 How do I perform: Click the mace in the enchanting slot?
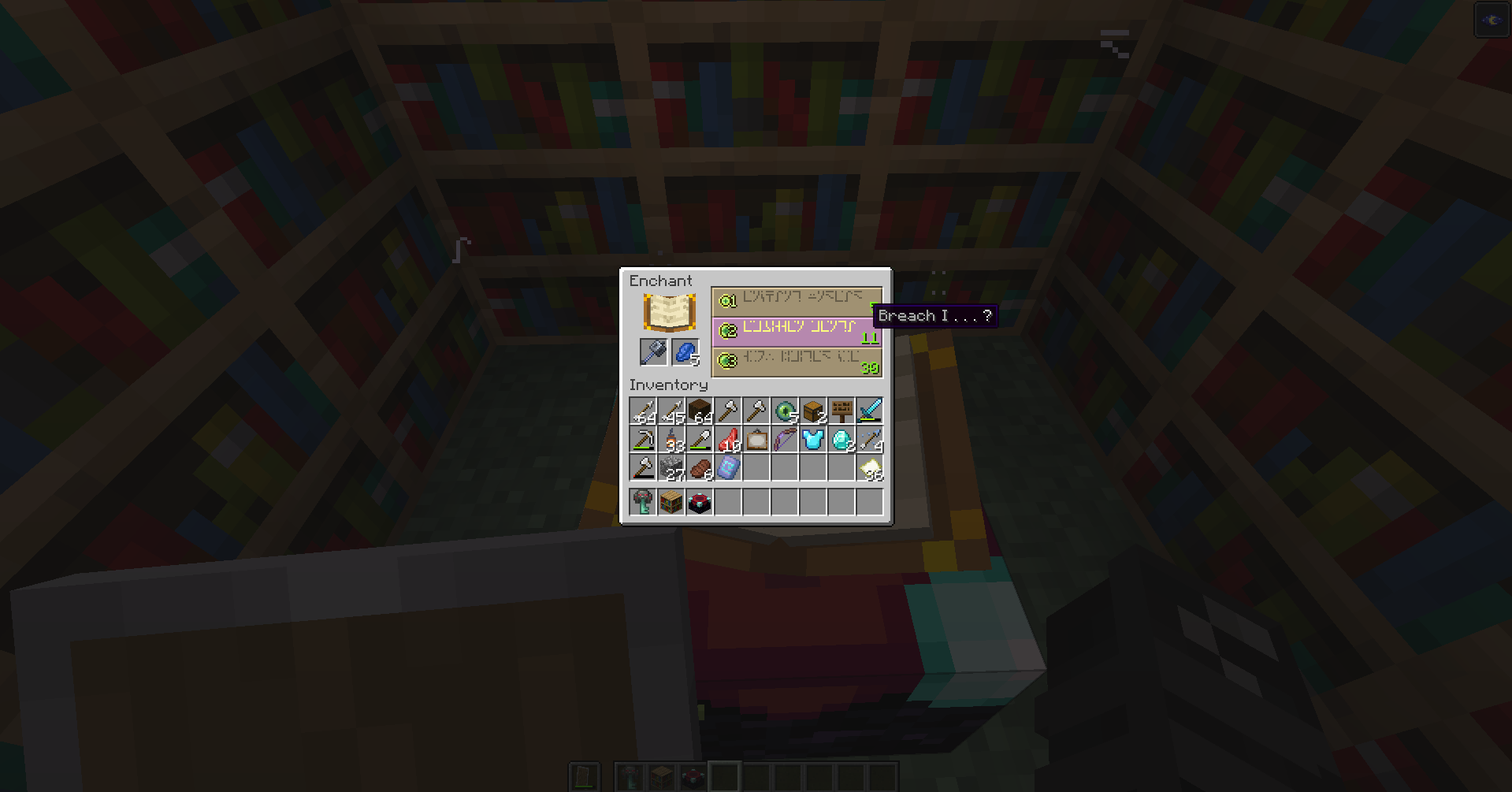click(x=652, y=352)
